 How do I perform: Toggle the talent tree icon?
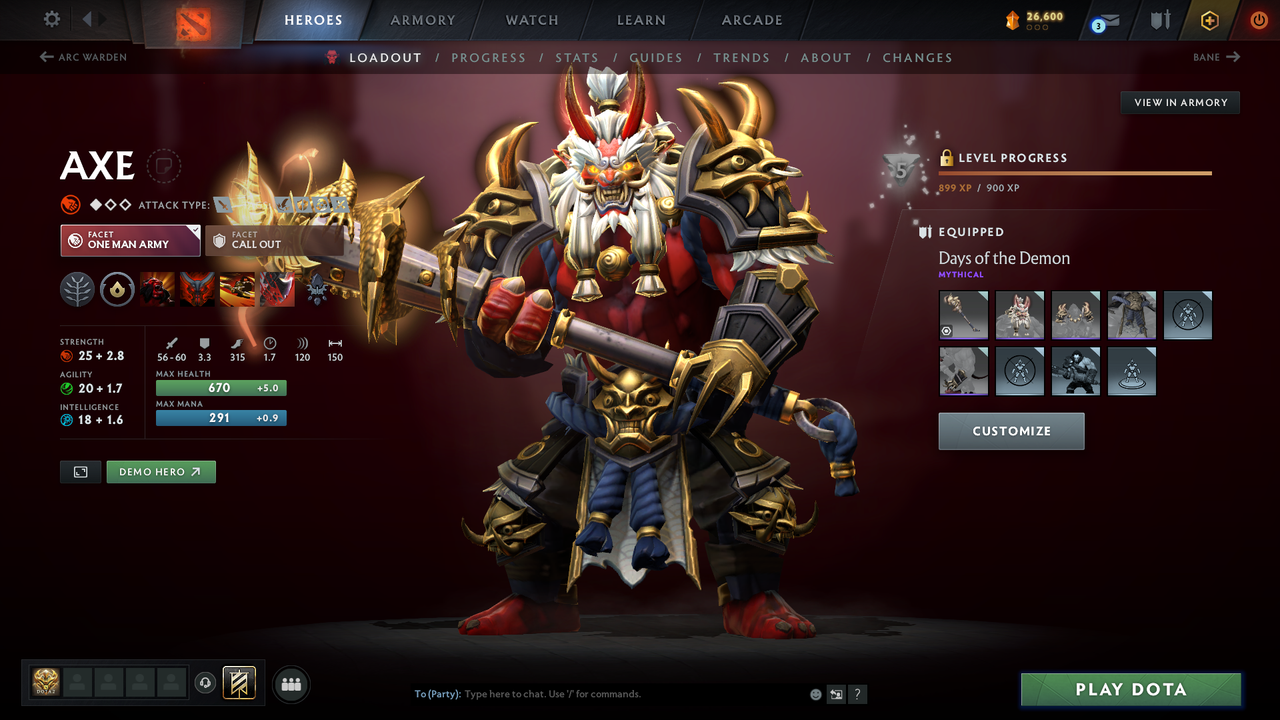[77, 290]
